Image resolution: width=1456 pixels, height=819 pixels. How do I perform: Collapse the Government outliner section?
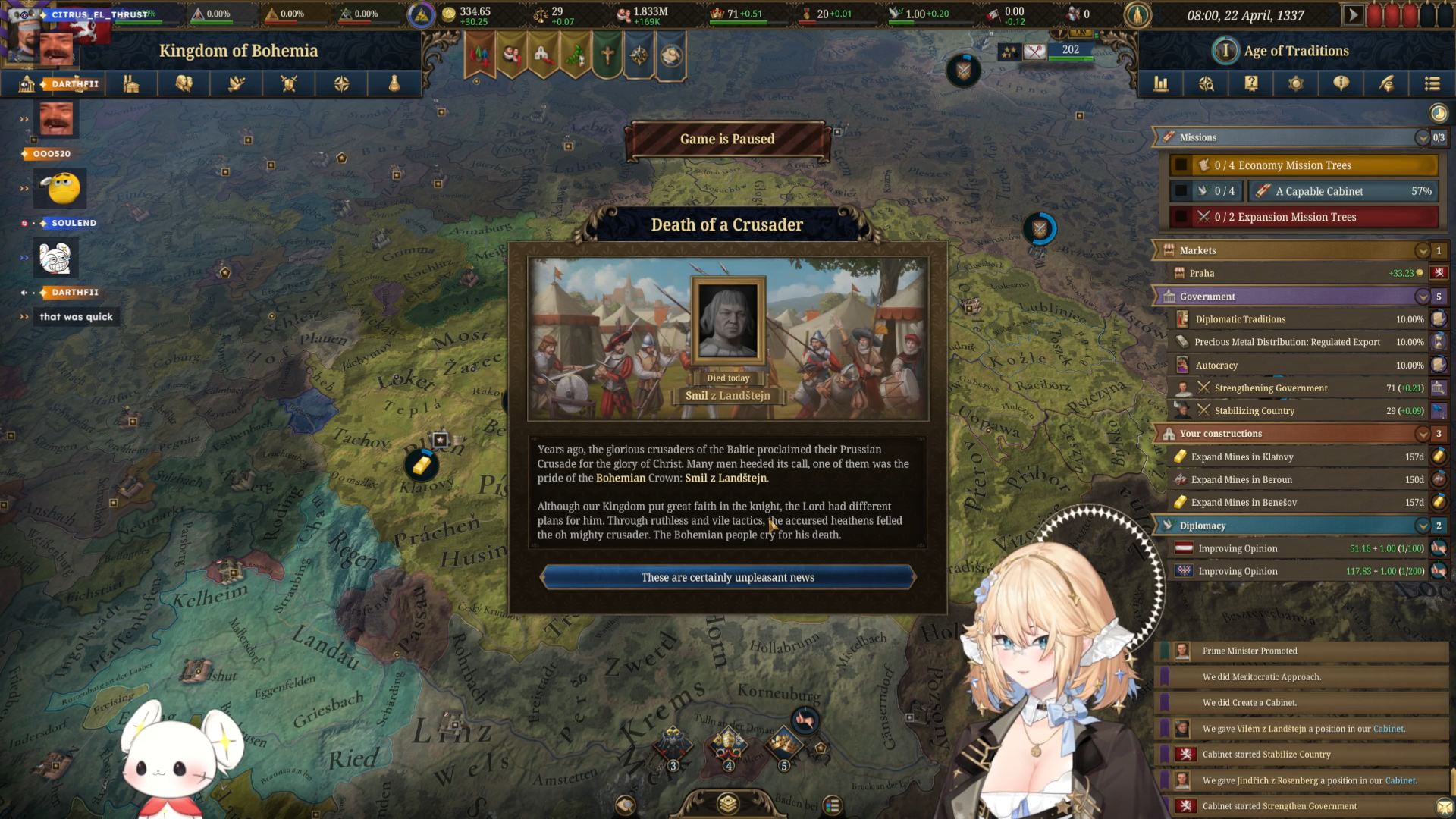click(x=1422, y=297)
